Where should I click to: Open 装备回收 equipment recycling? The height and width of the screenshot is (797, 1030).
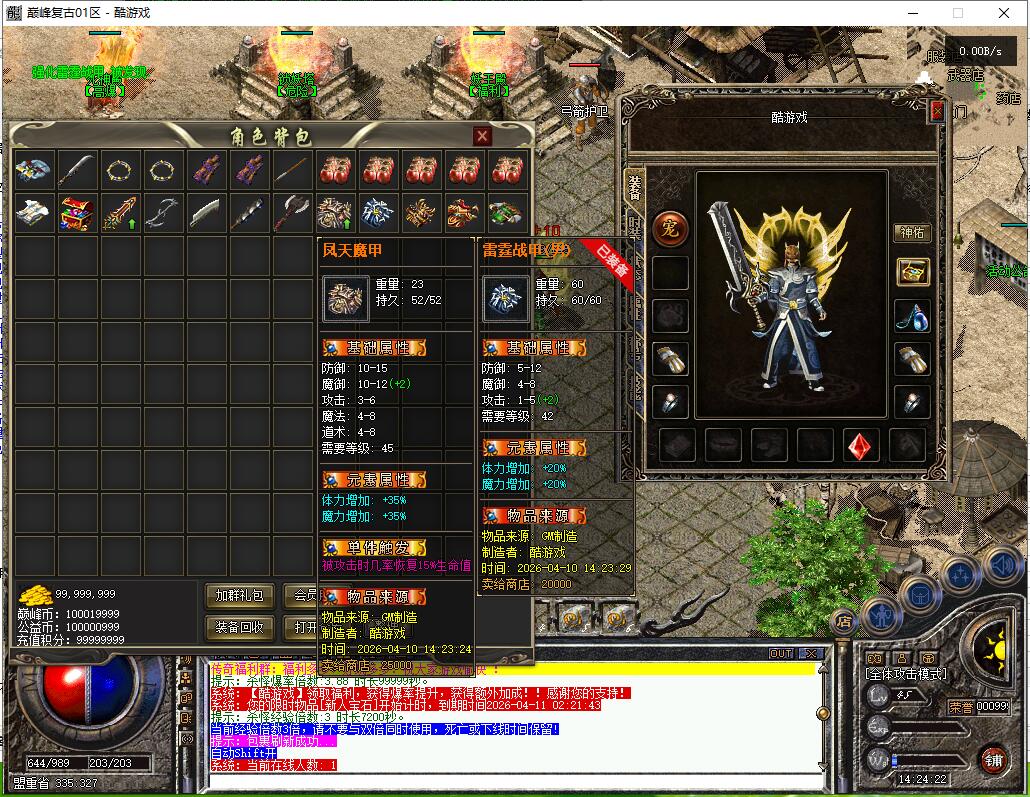240,627
